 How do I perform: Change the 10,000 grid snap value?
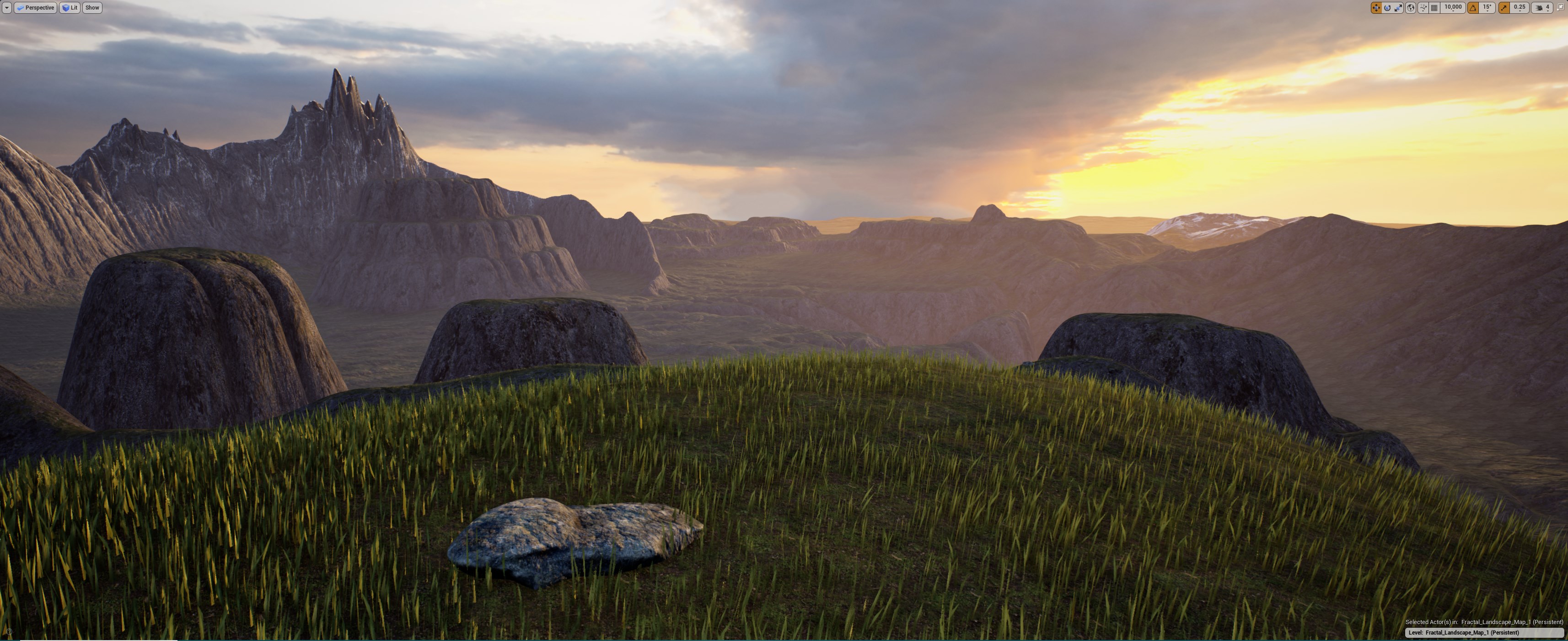click(1453, 8)
